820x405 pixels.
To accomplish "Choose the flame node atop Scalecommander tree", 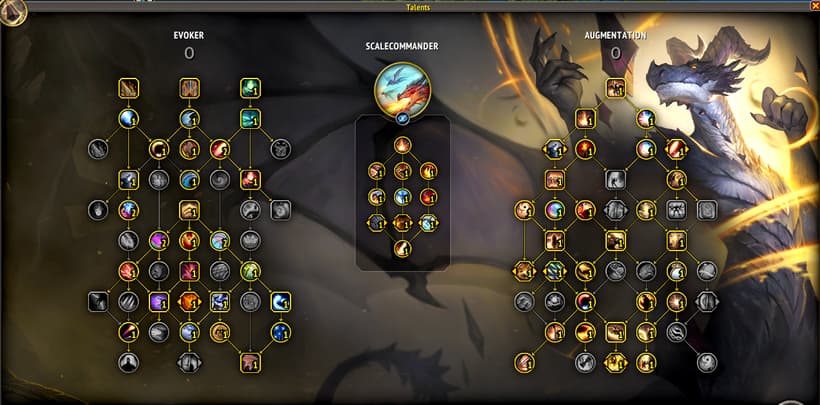I will [402, 145].
